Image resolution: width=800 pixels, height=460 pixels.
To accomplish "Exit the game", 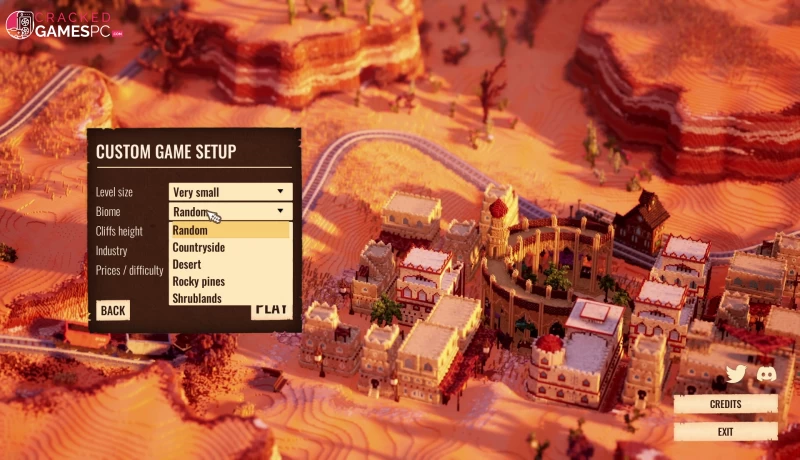I will pos(725,431).
